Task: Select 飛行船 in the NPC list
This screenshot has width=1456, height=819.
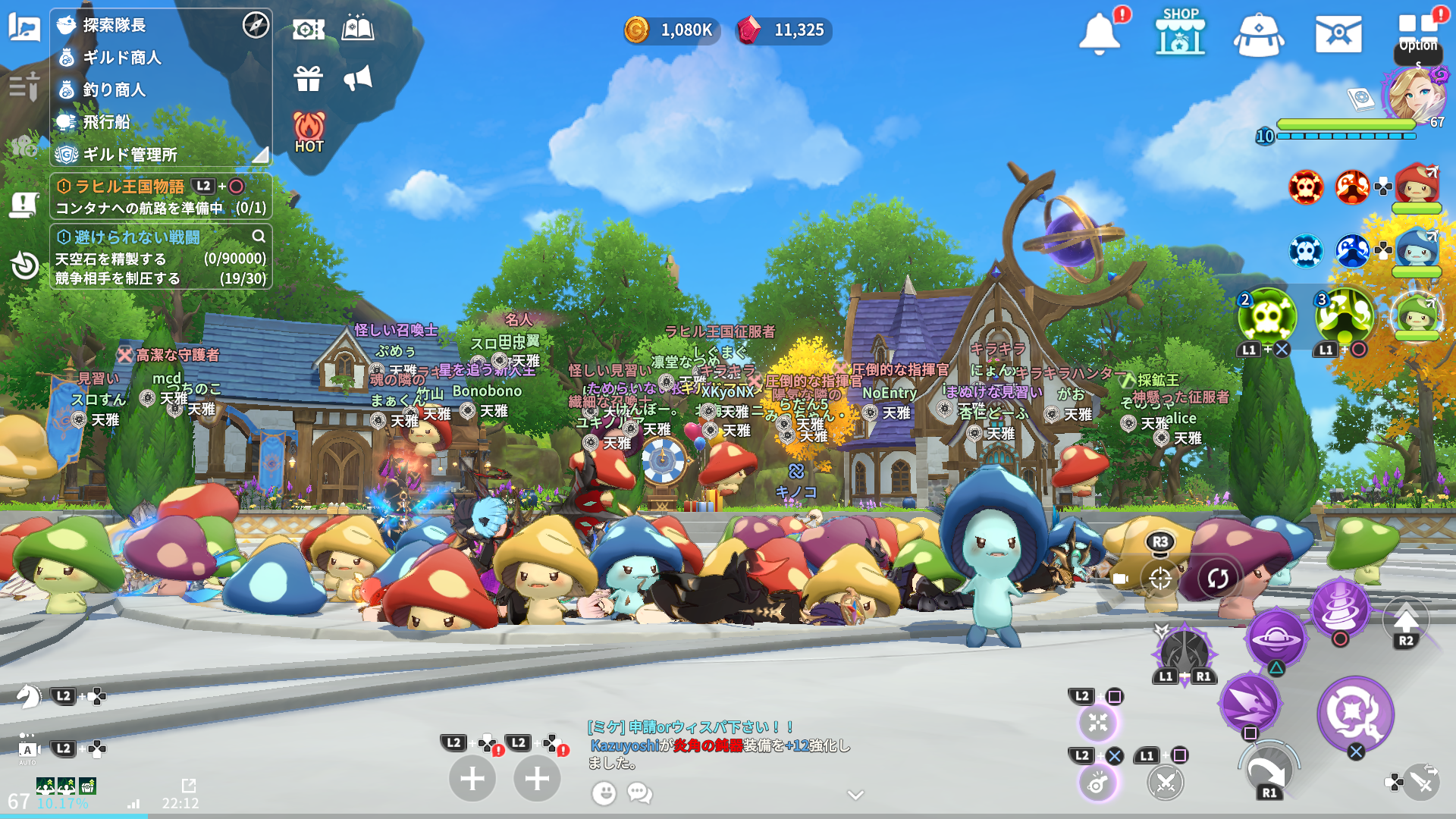Action: [106, 122]
